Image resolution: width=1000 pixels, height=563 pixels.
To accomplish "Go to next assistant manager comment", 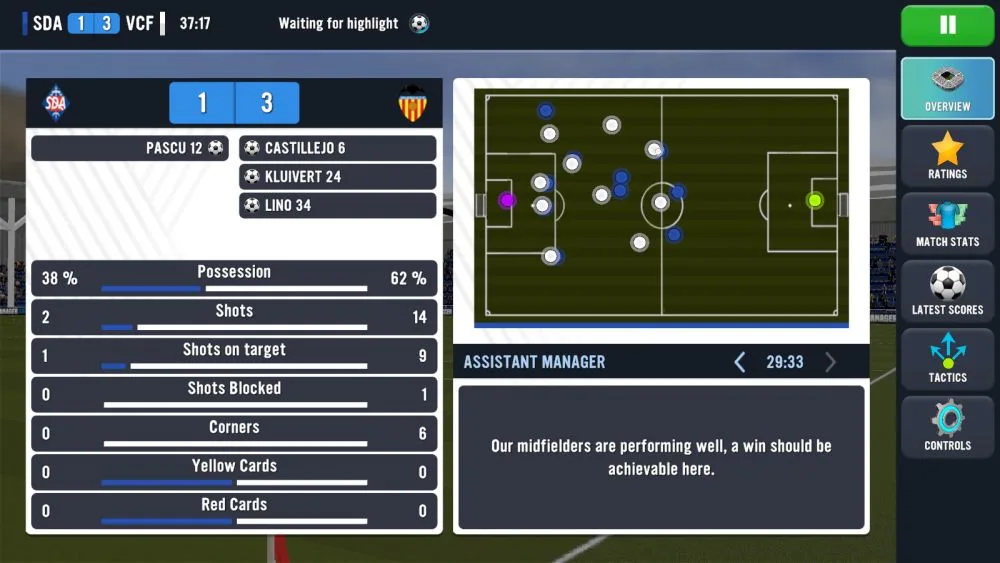I will pos(830,362).
